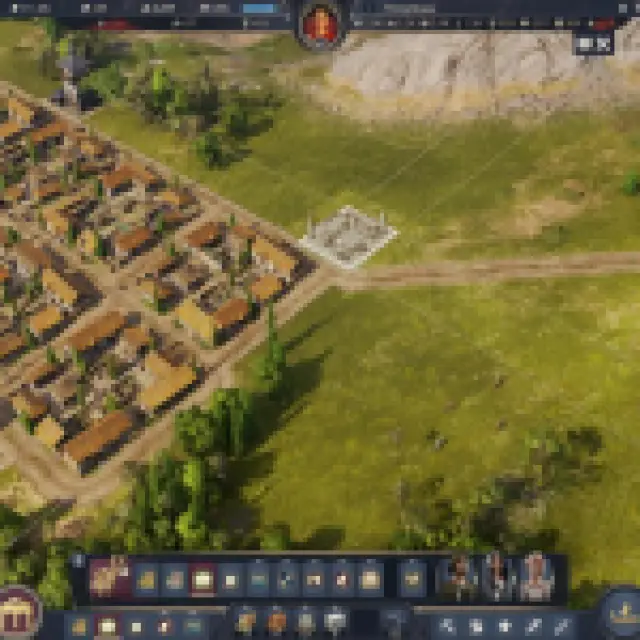This screenshot has width=640, height=640.
Task: Open the round construction menu button with temple icon
Action: coord(17,612)
